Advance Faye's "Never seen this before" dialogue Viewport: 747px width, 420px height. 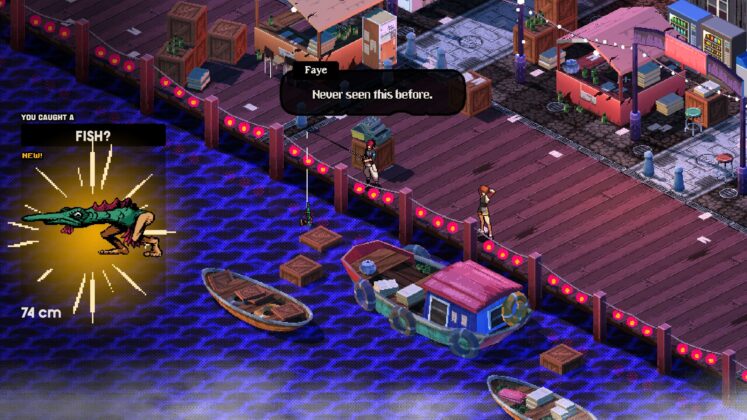coord(372,94)
